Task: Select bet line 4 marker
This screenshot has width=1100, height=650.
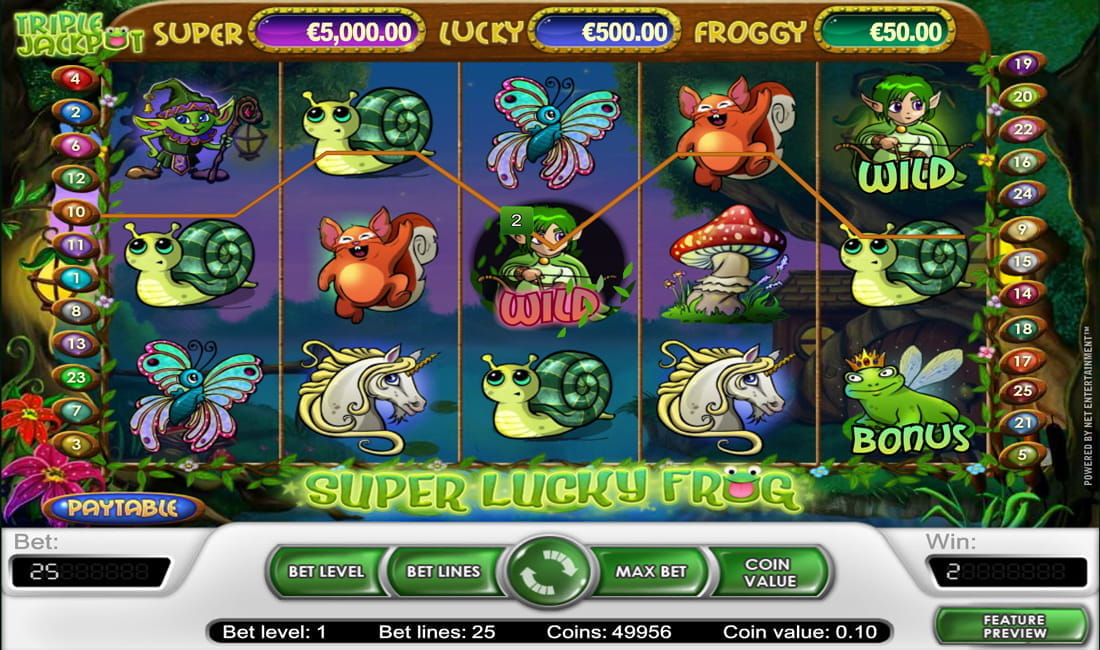Action: [x=76, y=78]
